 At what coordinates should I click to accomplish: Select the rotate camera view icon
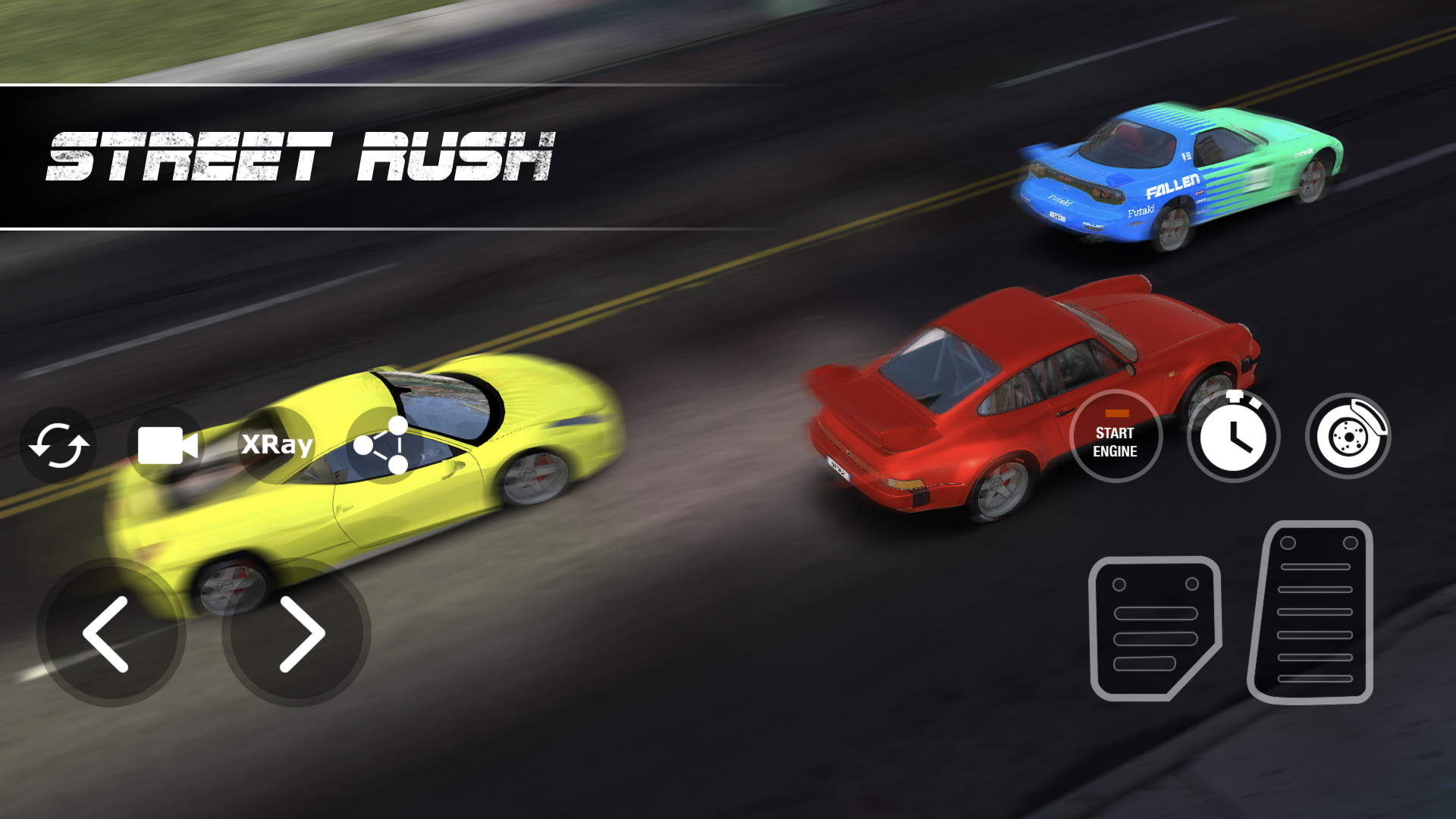59,446
